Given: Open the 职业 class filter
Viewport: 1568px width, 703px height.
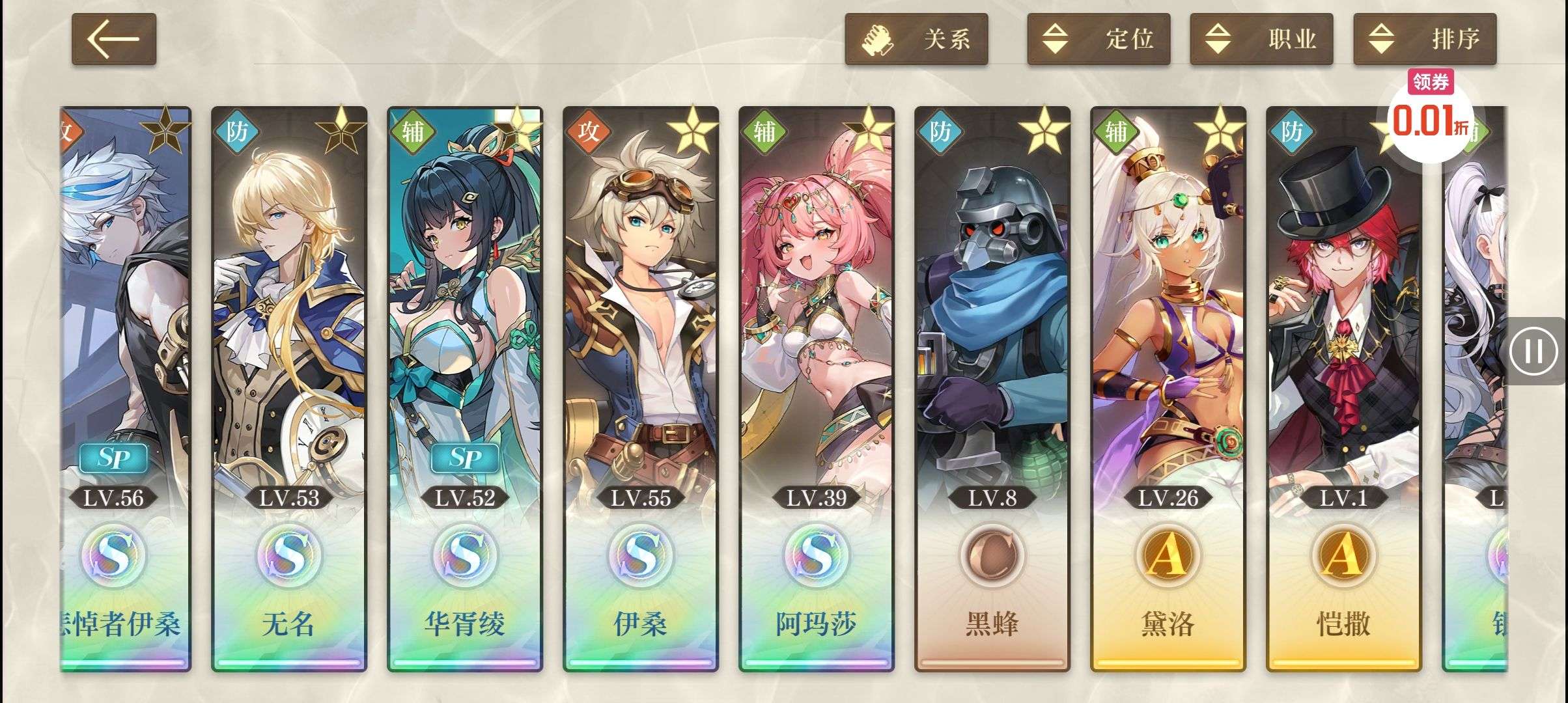Looking at the screenshot, I should (1261, 39).
